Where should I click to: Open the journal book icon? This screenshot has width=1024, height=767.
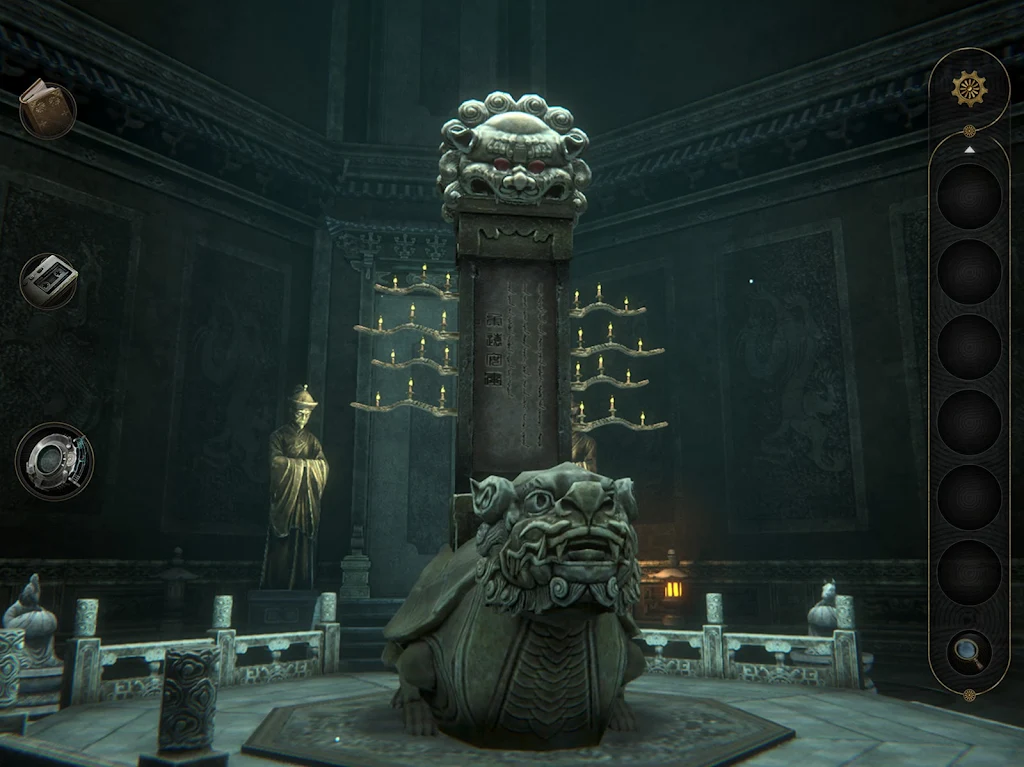click(46, 108)
